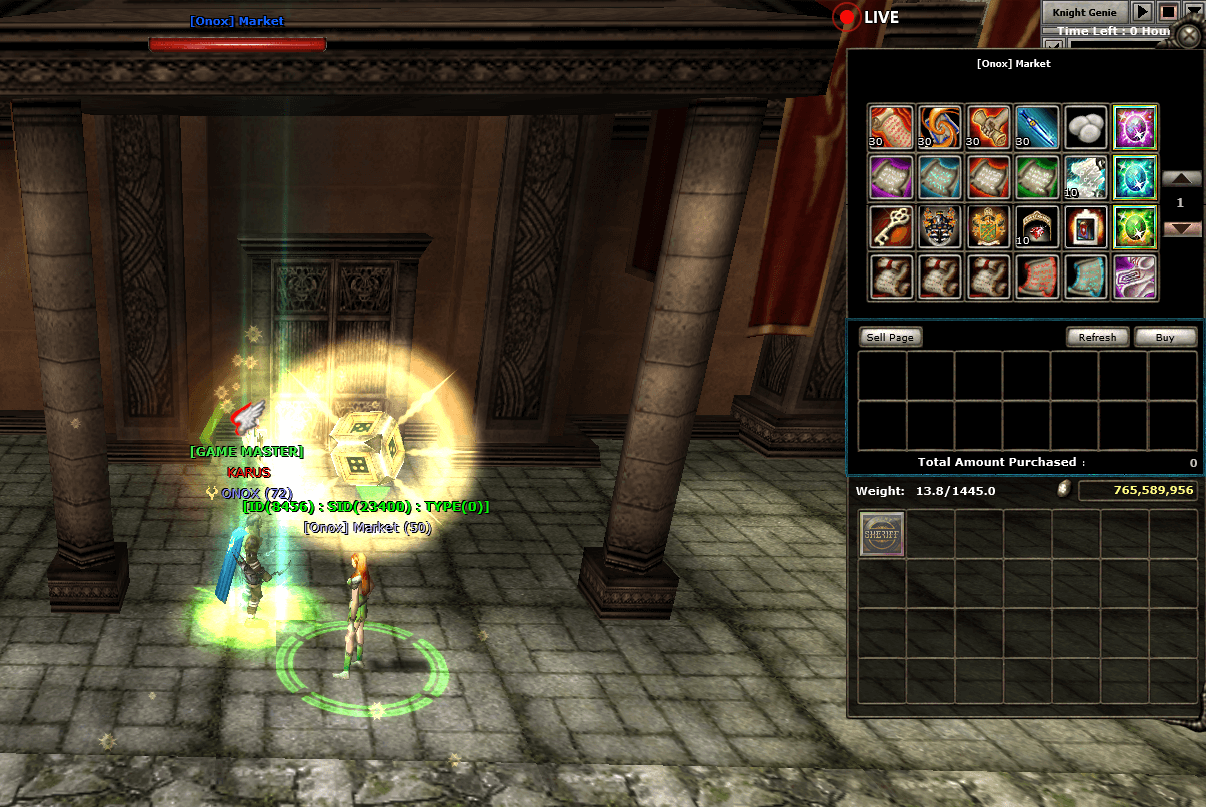The image size is (1206, 807).
Task: Choose the purple sparkling gem item
Action: coord(1134,127)
